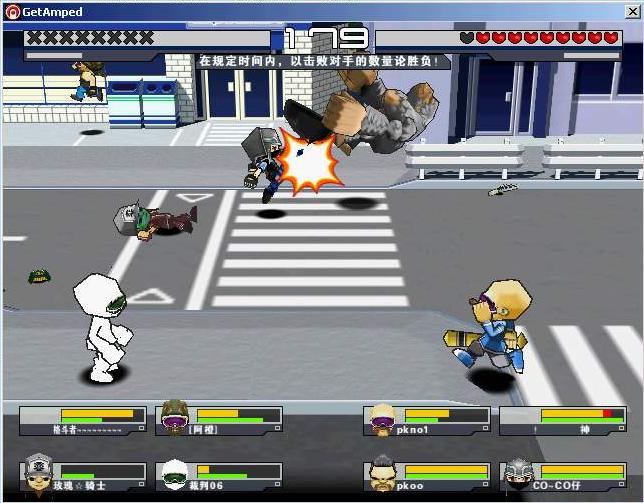Click the 玫瑰☆骑士 player portrait
The height and width of the screenshot is (503, 644).
[x=36, y=472]
